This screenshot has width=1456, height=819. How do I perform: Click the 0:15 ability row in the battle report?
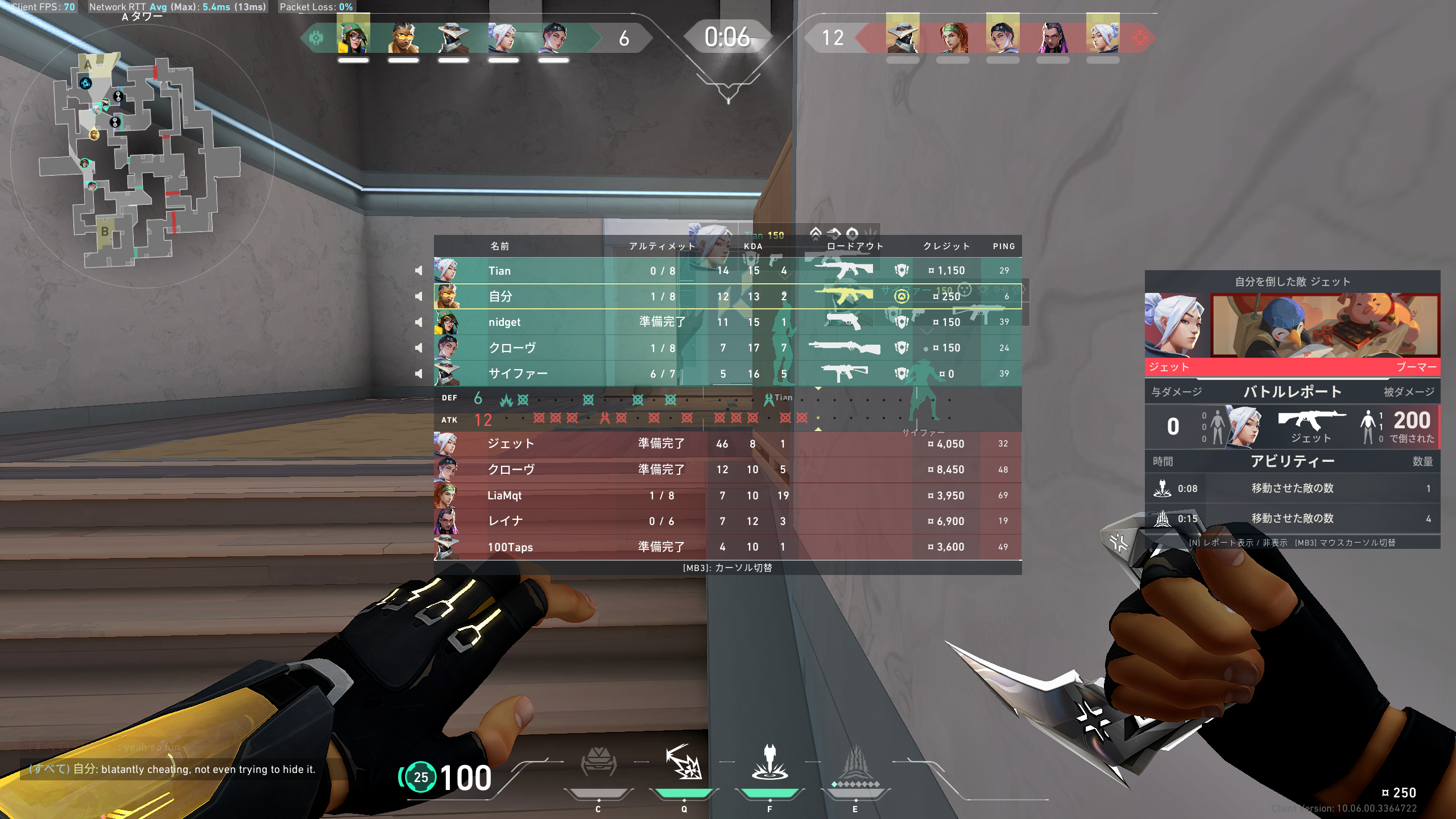point(1292,519)
